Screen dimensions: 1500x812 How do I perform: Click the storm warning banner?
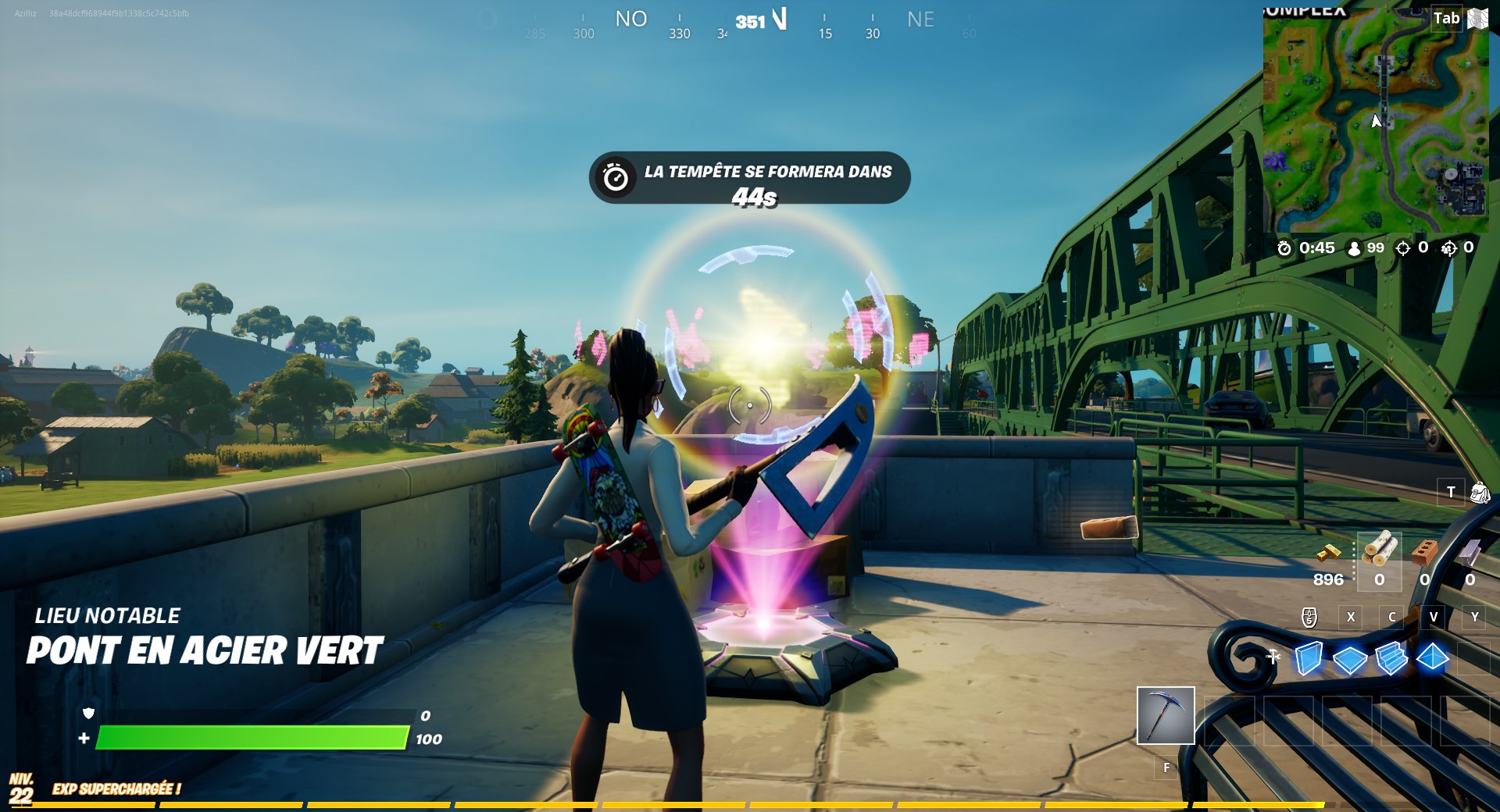click(748, 178)
